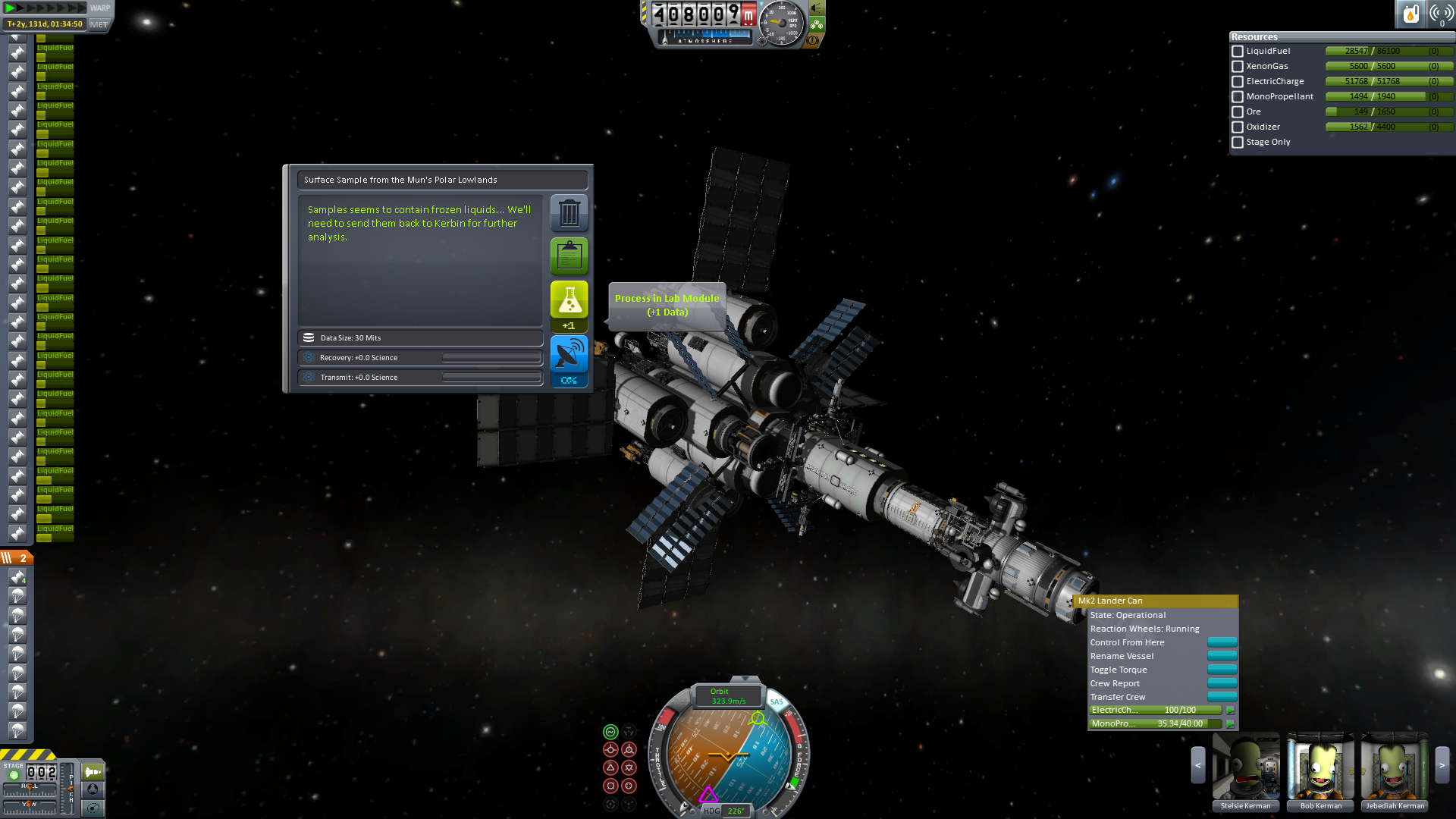Process sample in Lab Module
Image resolution: width=1456 pixels, height=819 pixels.
(569, 300)
